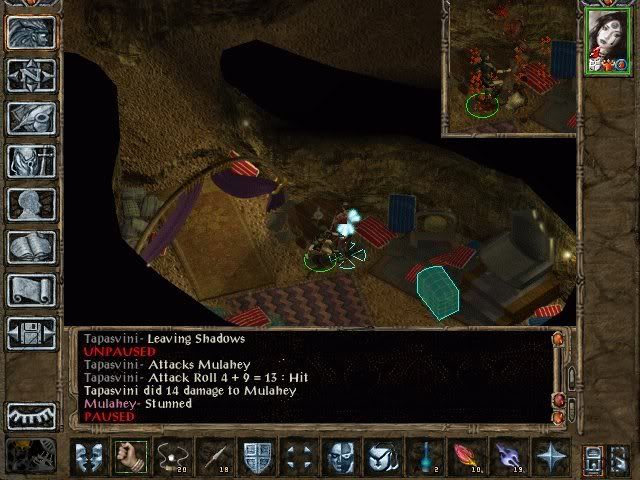
Task: Use the blue potion quick item
Action: click(426, 457)
